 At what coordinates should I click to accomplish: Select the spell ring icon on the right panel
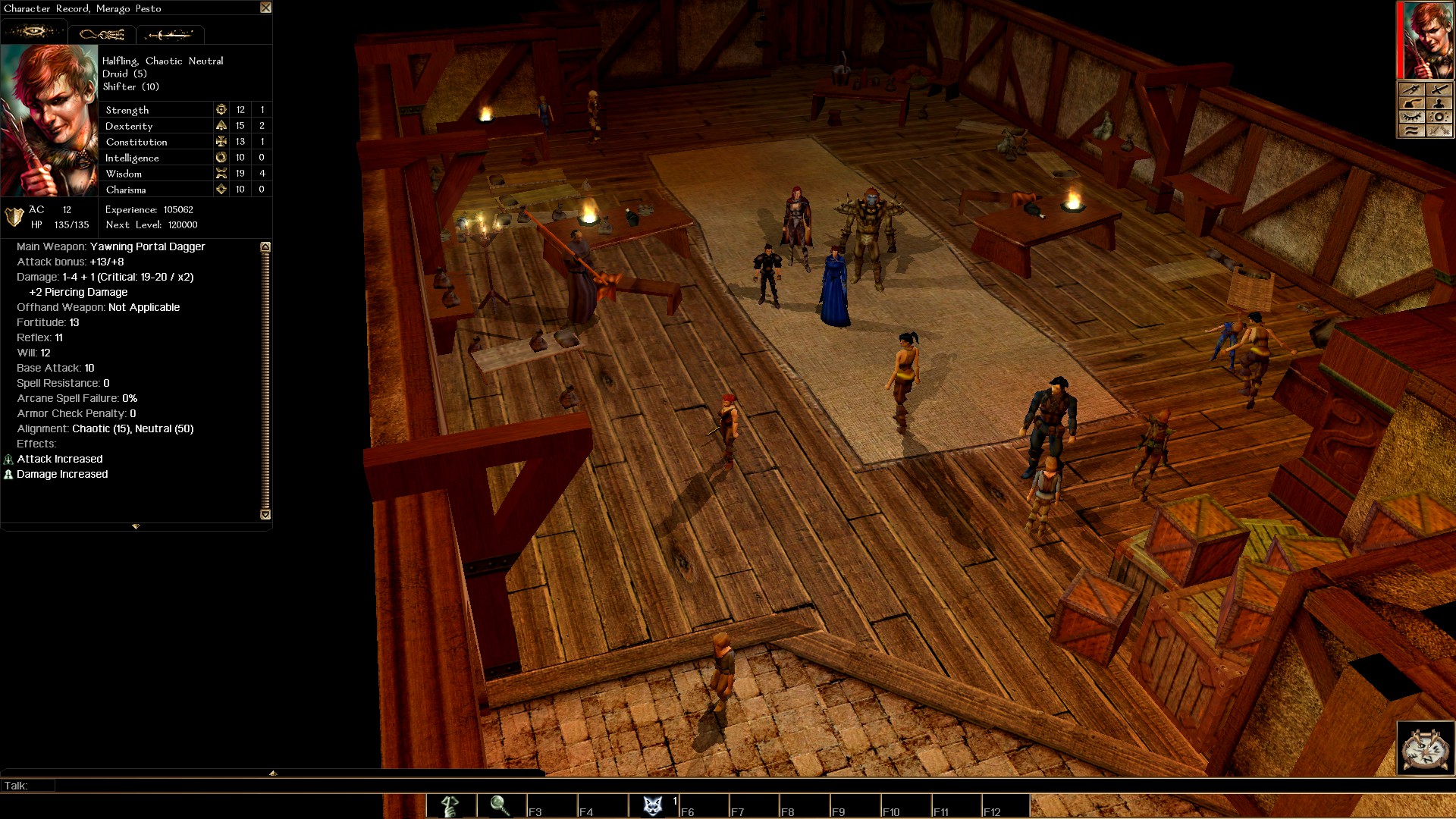coord(1439,117)
